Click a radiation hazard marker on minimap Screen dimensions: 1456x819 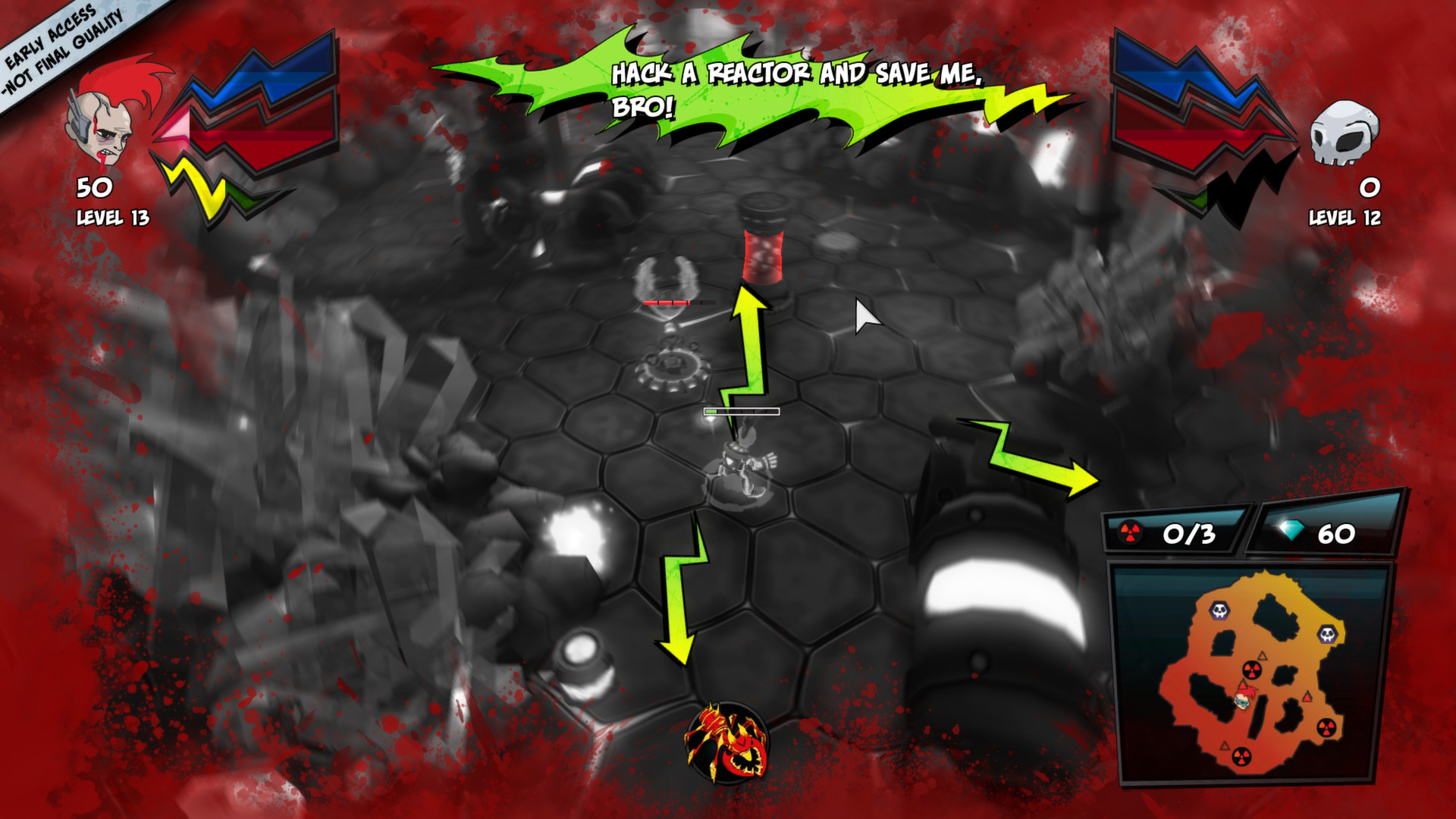click(1251, 669)
